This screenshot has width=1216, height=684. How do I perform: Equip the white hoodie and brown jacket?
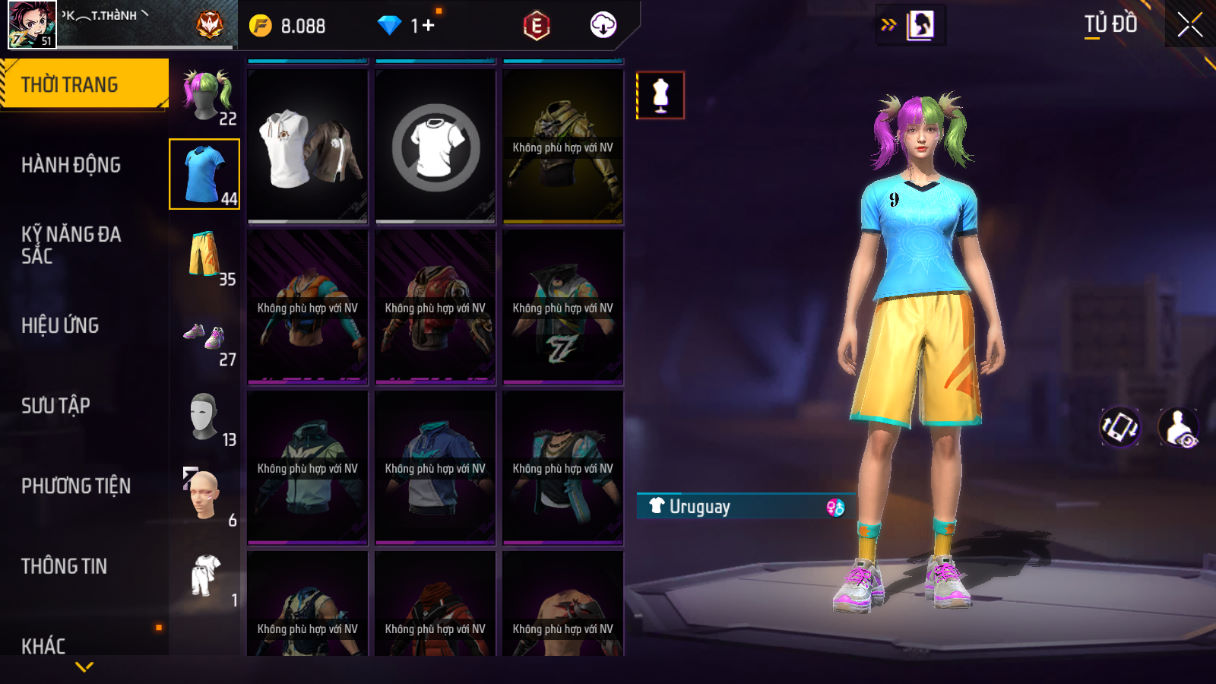pyautogui.click(x=308, y=146)
